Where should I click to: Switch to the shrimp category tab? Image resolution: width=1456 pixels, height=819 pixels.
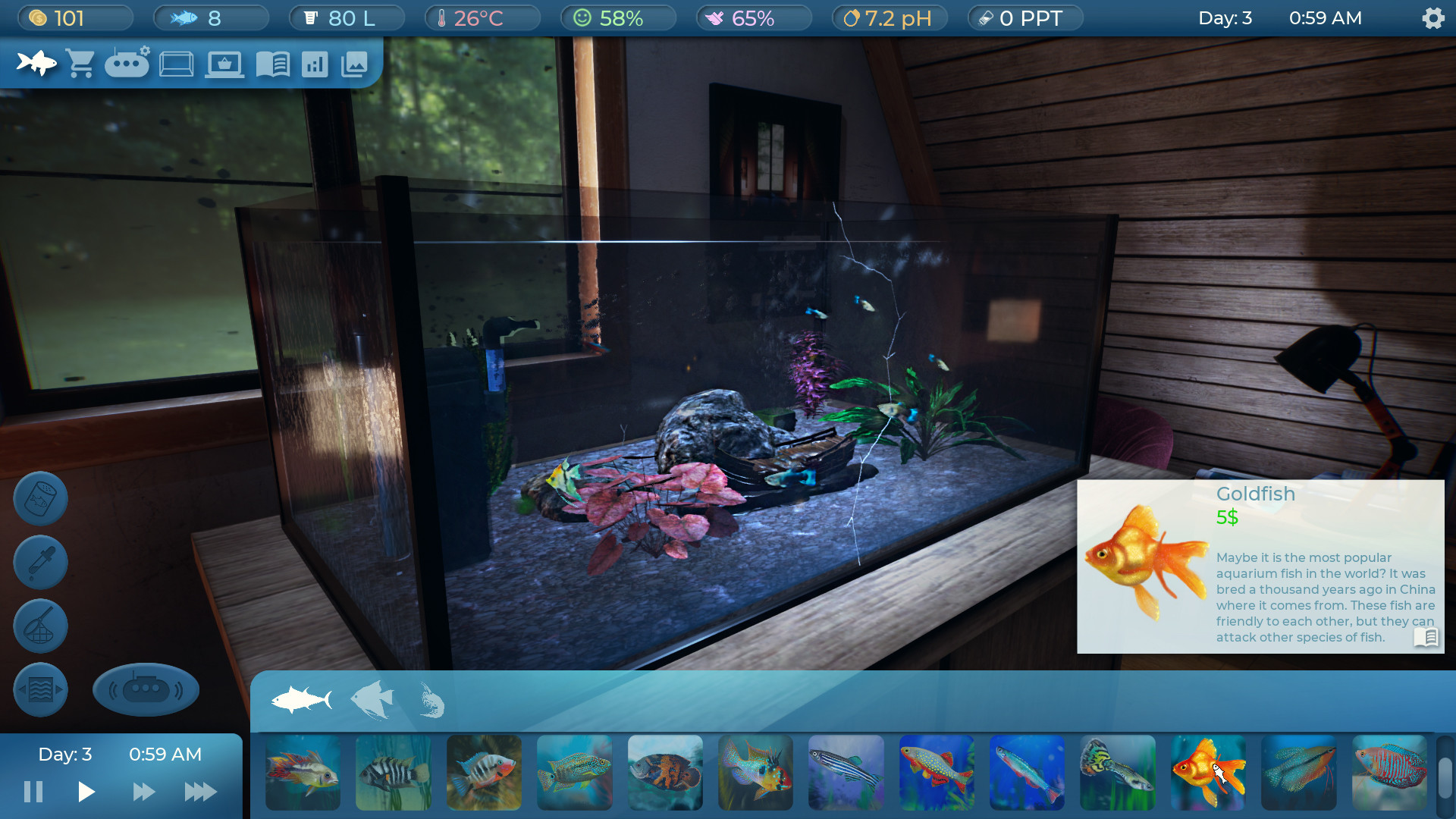click(x=430, y=700)
